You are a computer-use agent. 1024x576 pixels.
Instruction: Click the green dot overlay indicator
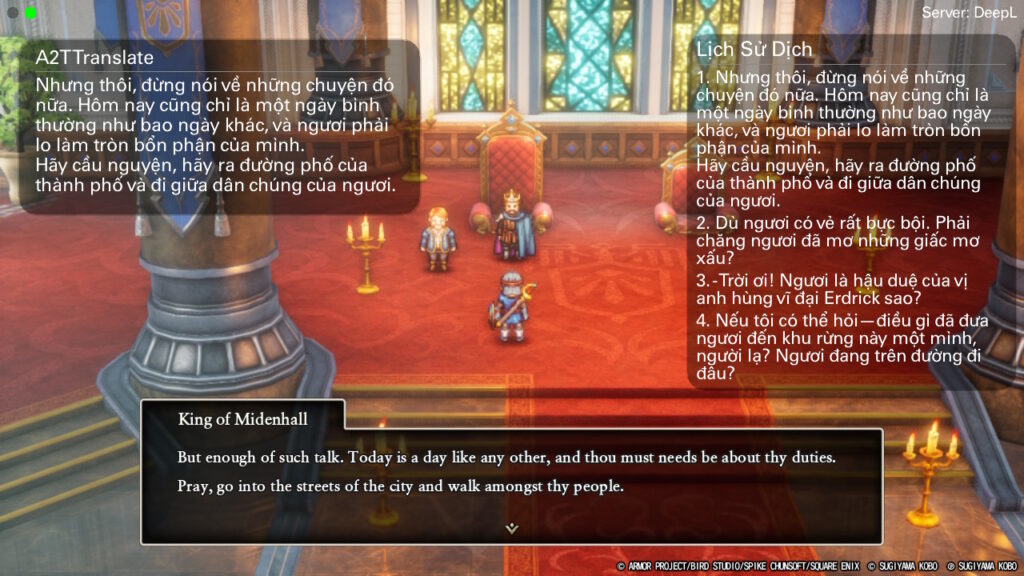click(x=31, y=13)
